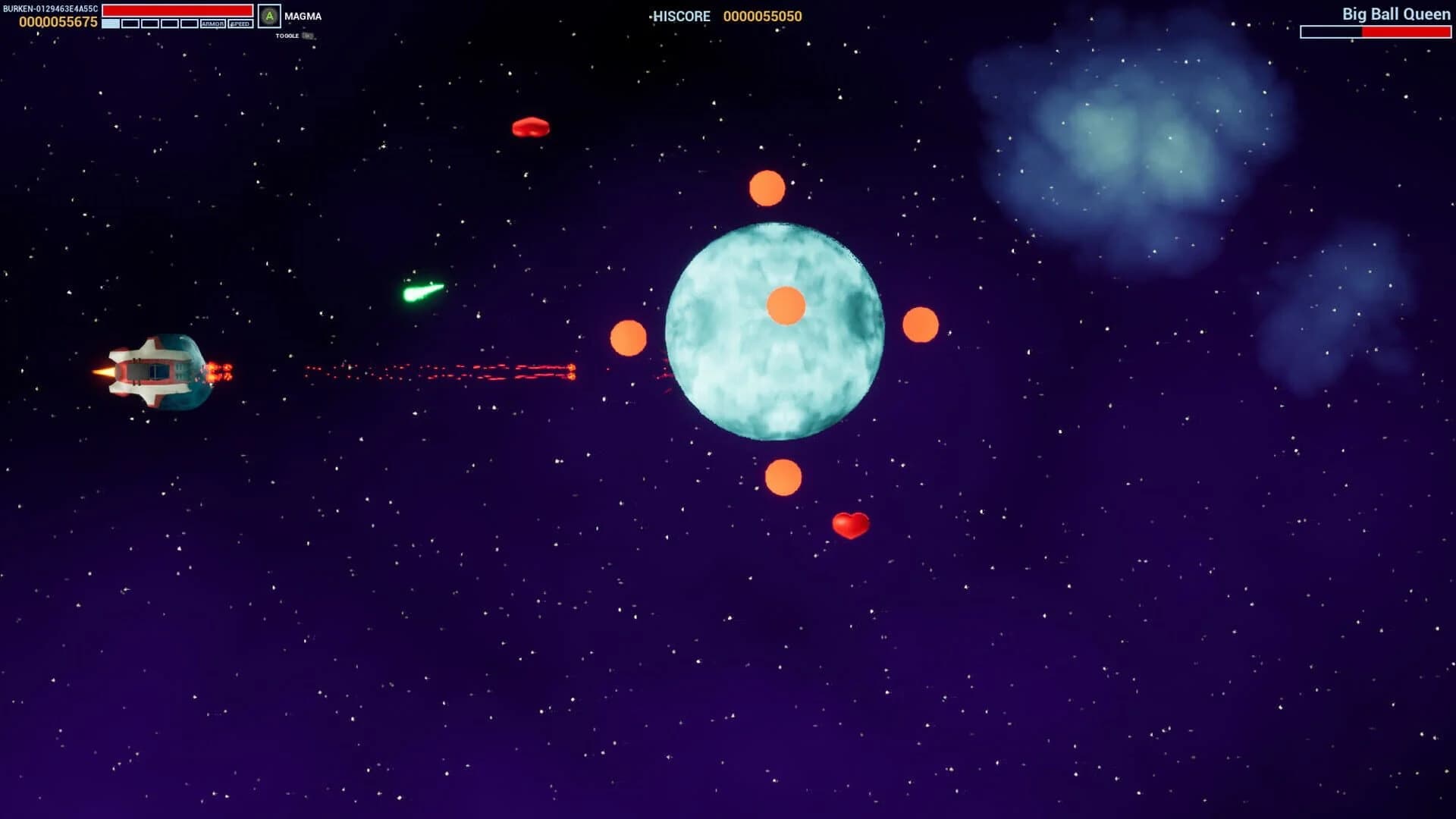Click the orange orb left of the boss

tap(628, 340)
